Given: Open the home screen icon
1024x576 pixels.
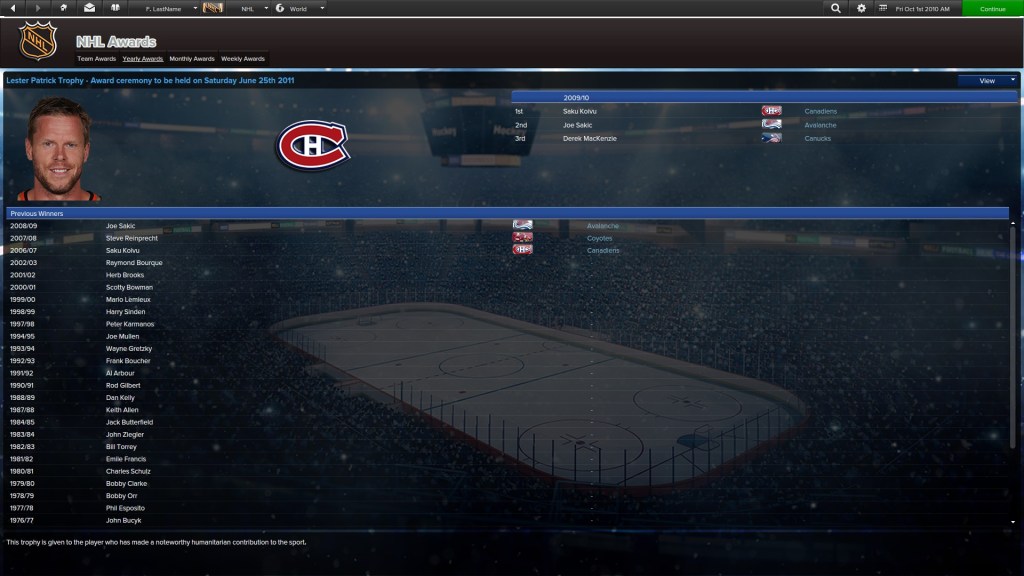Looking at the screenshot, I should click(x=64, y=8).
